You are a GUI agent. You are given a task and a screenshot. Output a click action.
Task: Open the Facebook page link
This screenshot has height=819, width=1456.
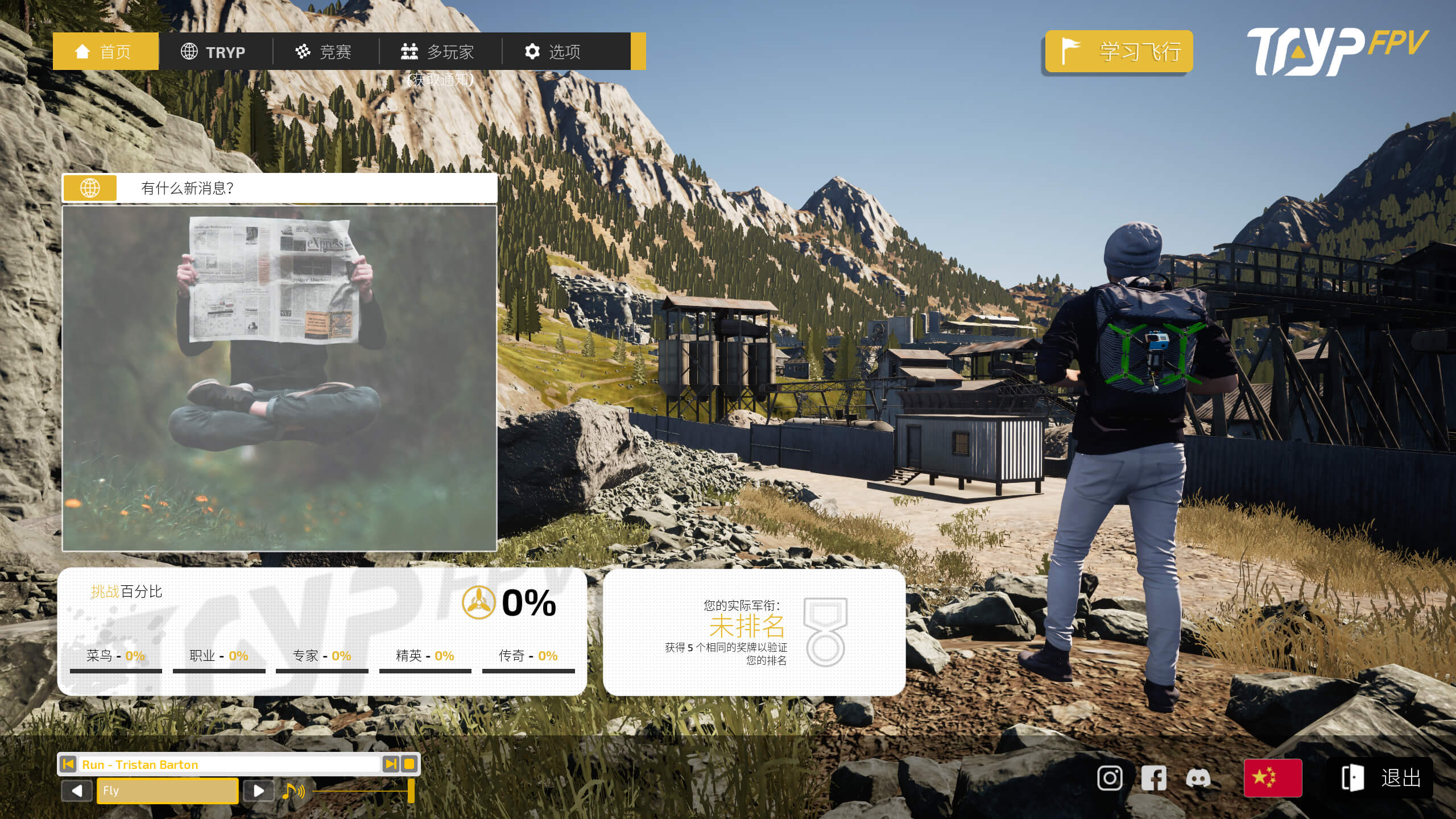(x=1153, y=778)
